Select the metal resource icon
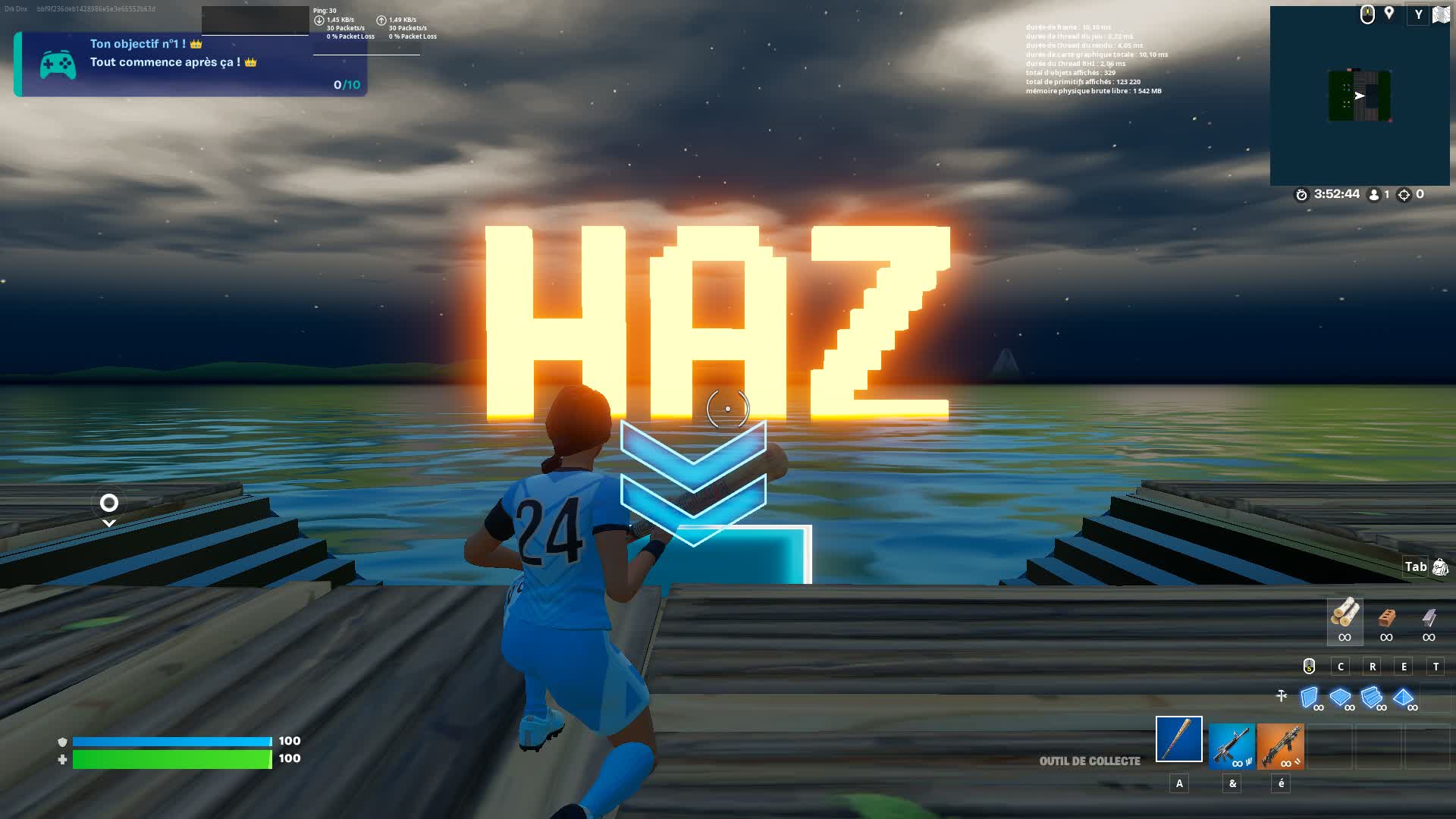This screenshot has height=819, width=1456. click(x=1429, y=618)
